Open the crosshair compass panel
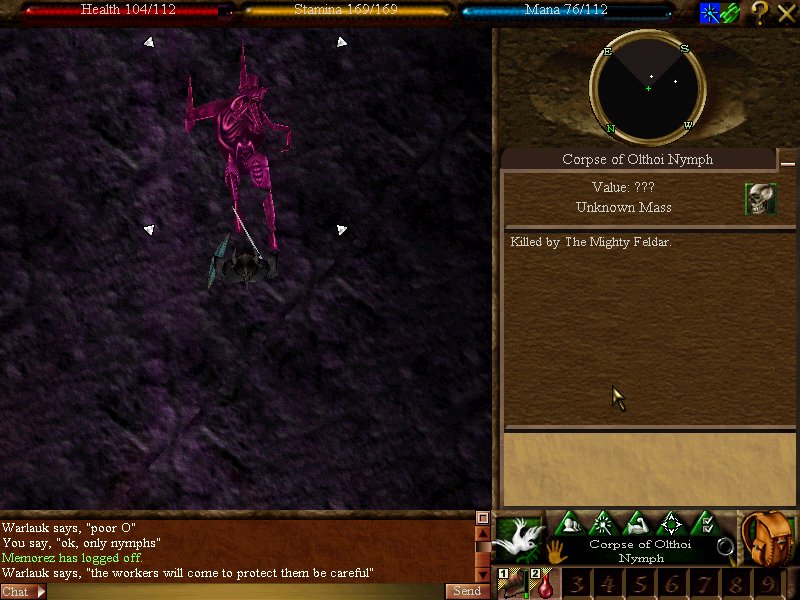This screenshot has width=800, height=600. pyautogui.click(x=671, y=523)
